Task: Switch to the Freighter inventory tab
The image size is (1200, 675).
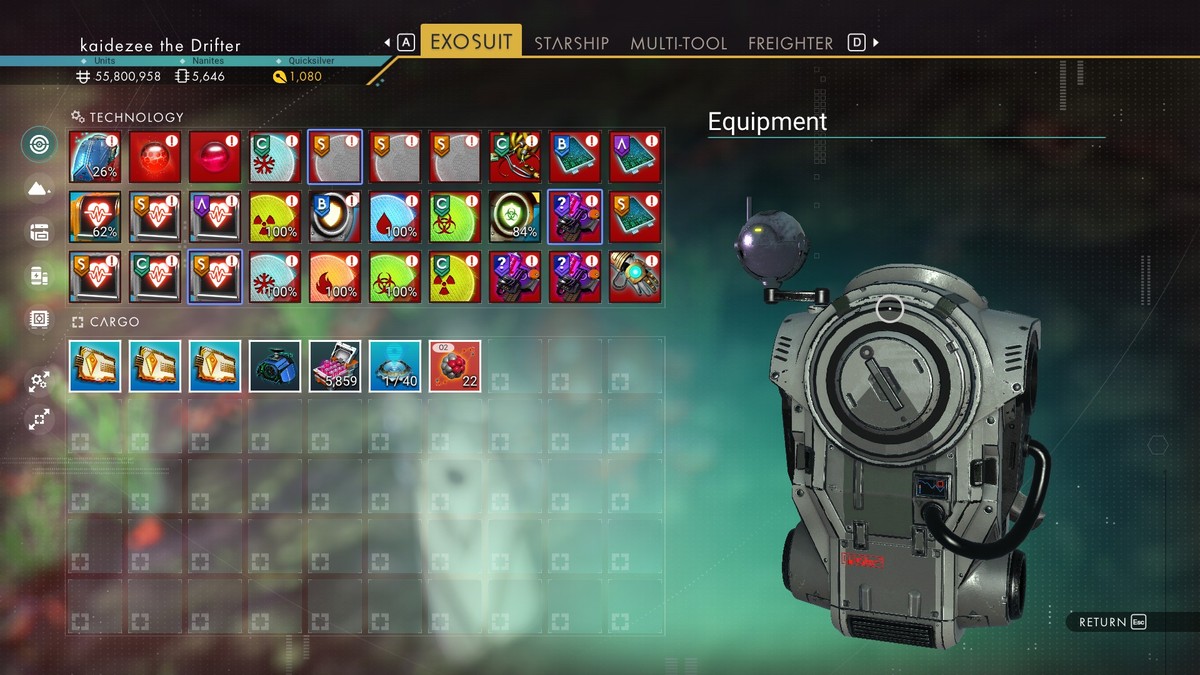Action: coord(790,43)
